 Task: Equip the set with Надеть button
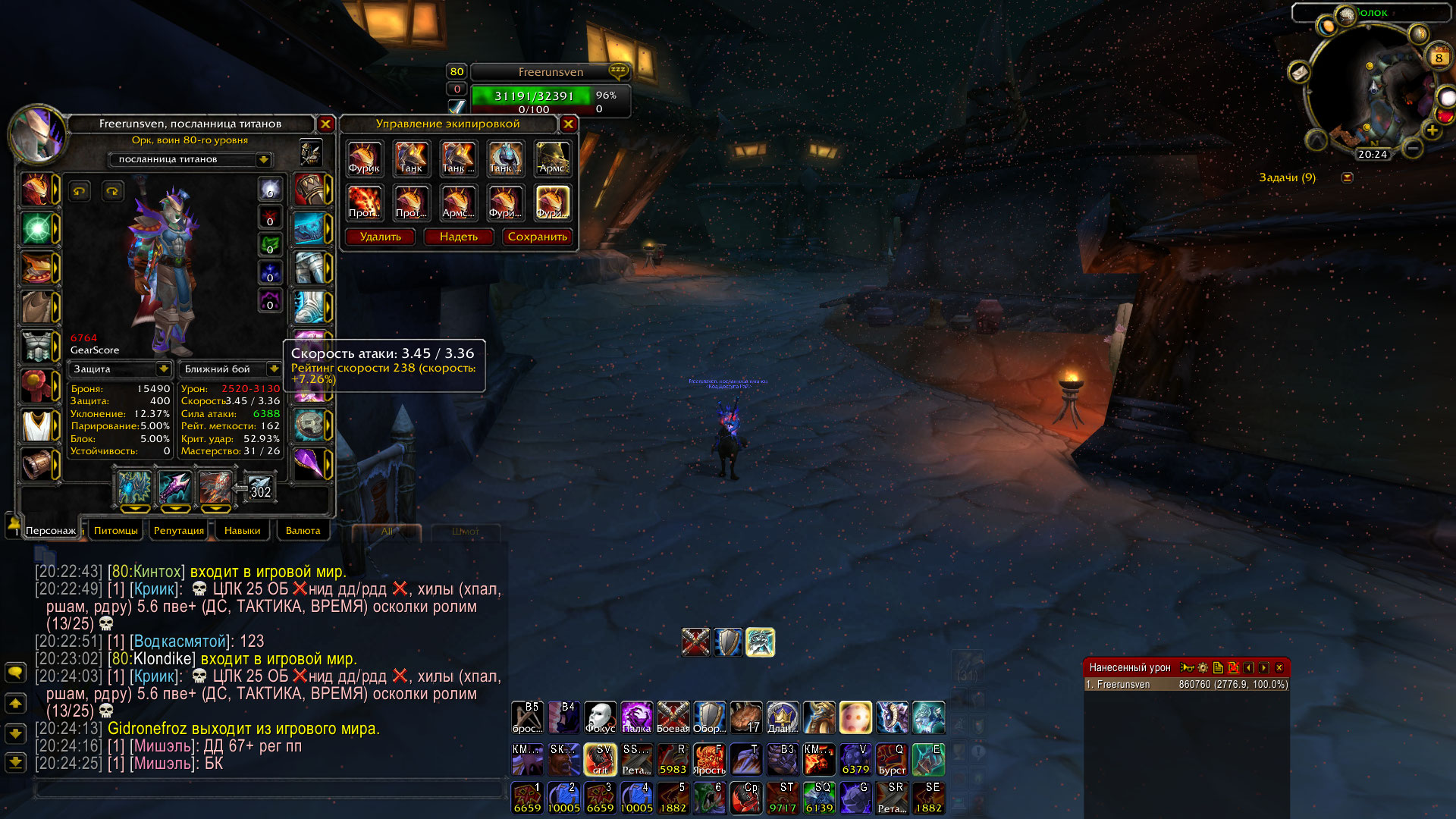[459, 237]
